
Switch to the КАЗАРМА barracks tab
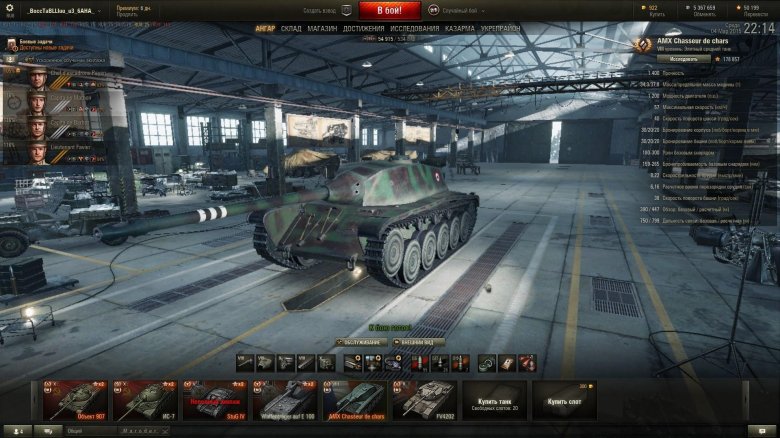460,29
